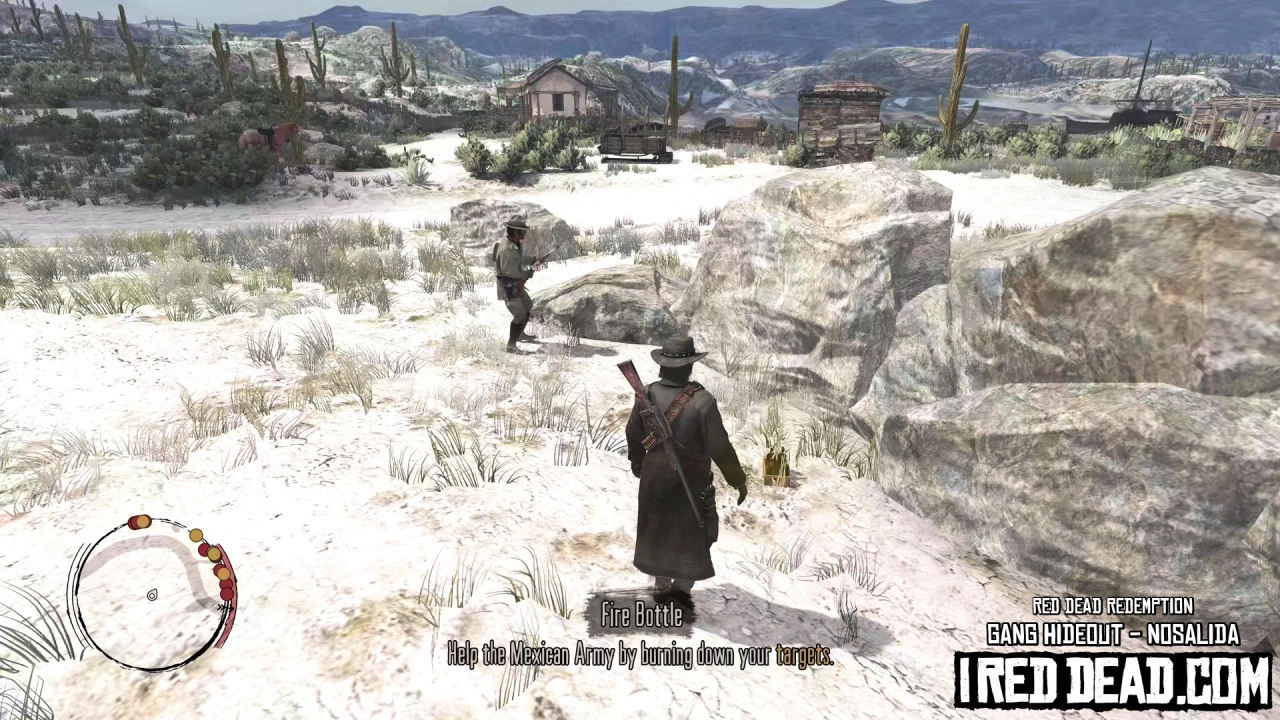Click the yellow blip near the minimap top-right
The height and width of the screenshot is (720, 1280).
click(196, 535)
